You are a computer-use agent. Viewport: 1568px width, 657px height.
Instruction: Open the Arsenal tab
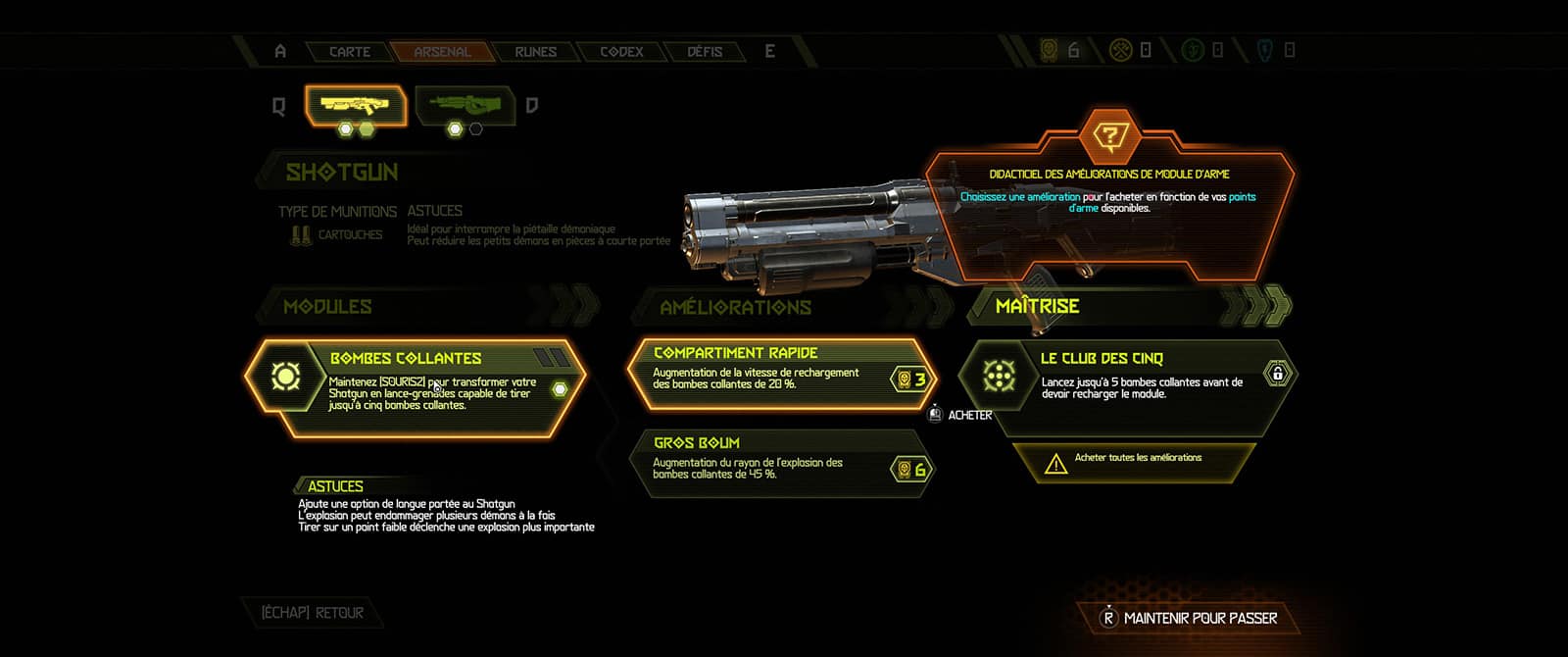coord(442,52)
